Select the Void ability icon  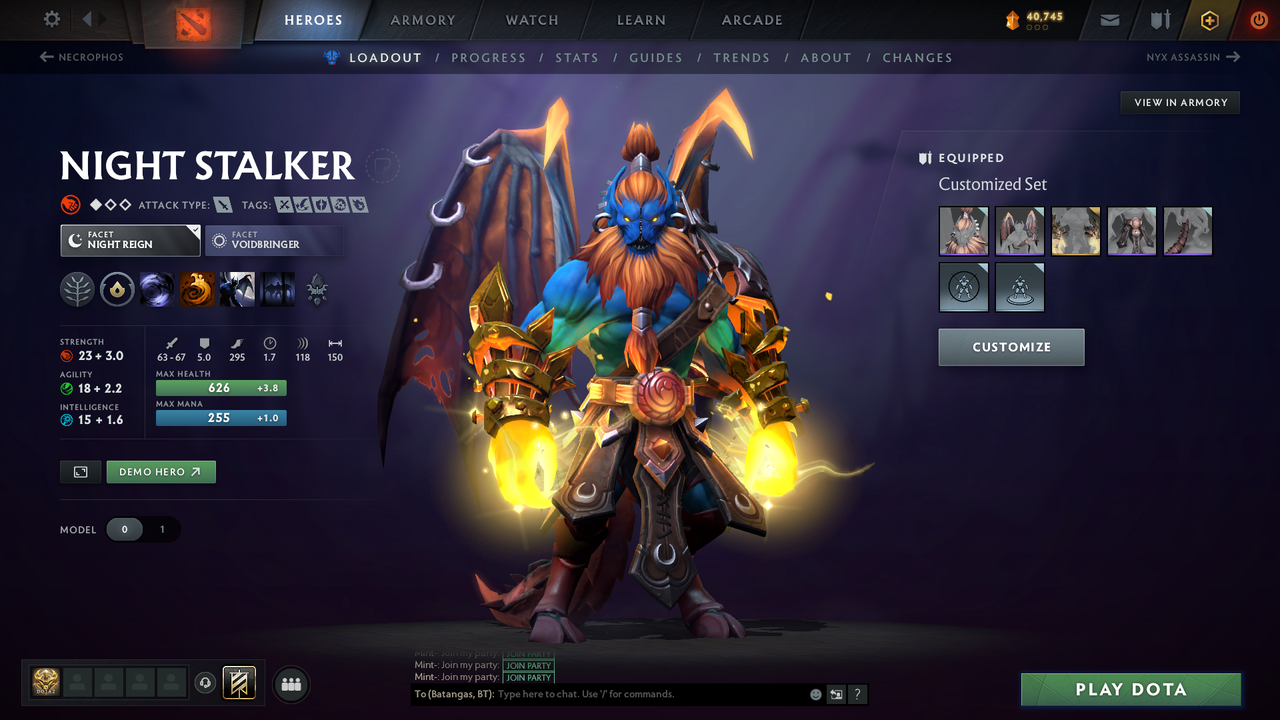(x=157, y=289)
